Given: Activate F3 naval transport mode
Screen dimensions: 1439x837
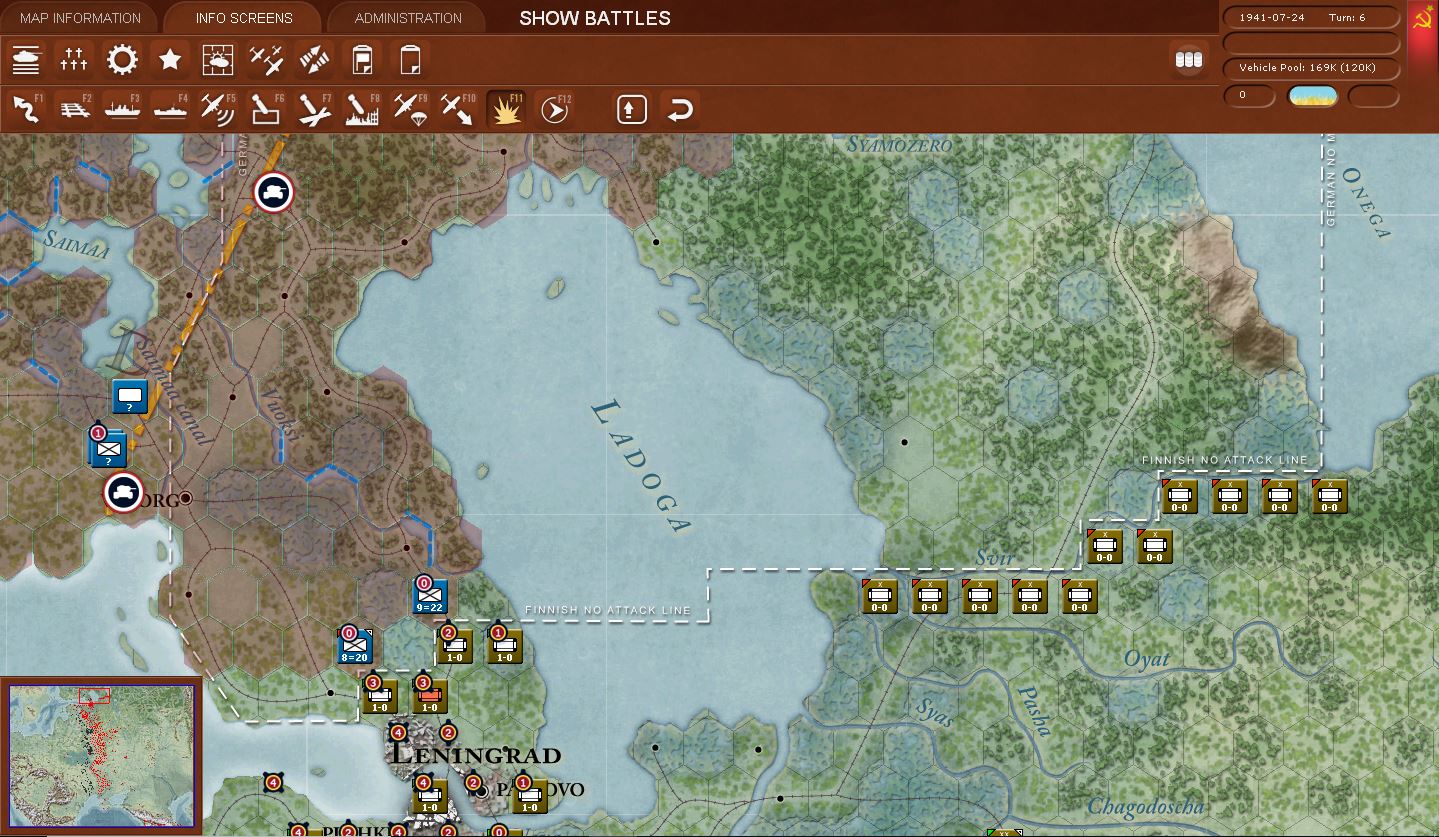Looking at the screenshot, I should tap(122, 109).
